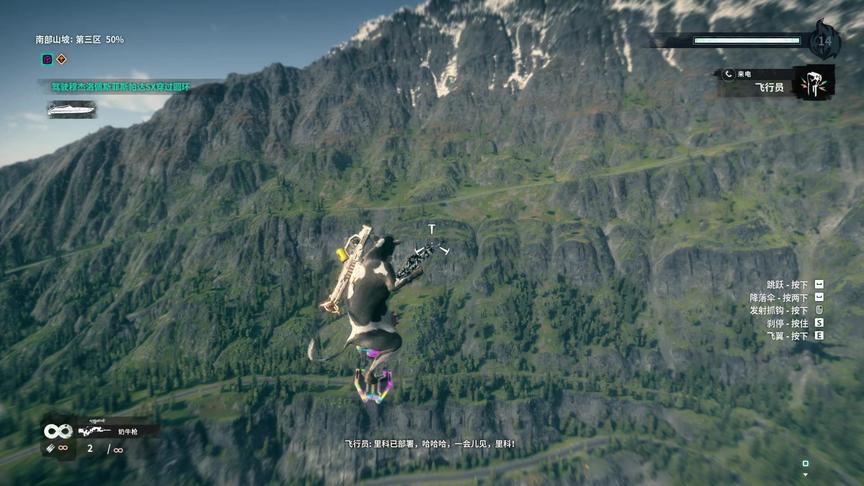The width and height of the screenshot is (864, 486).
Task: Open the green stunt objective text banner
Action: coord(120,87)
